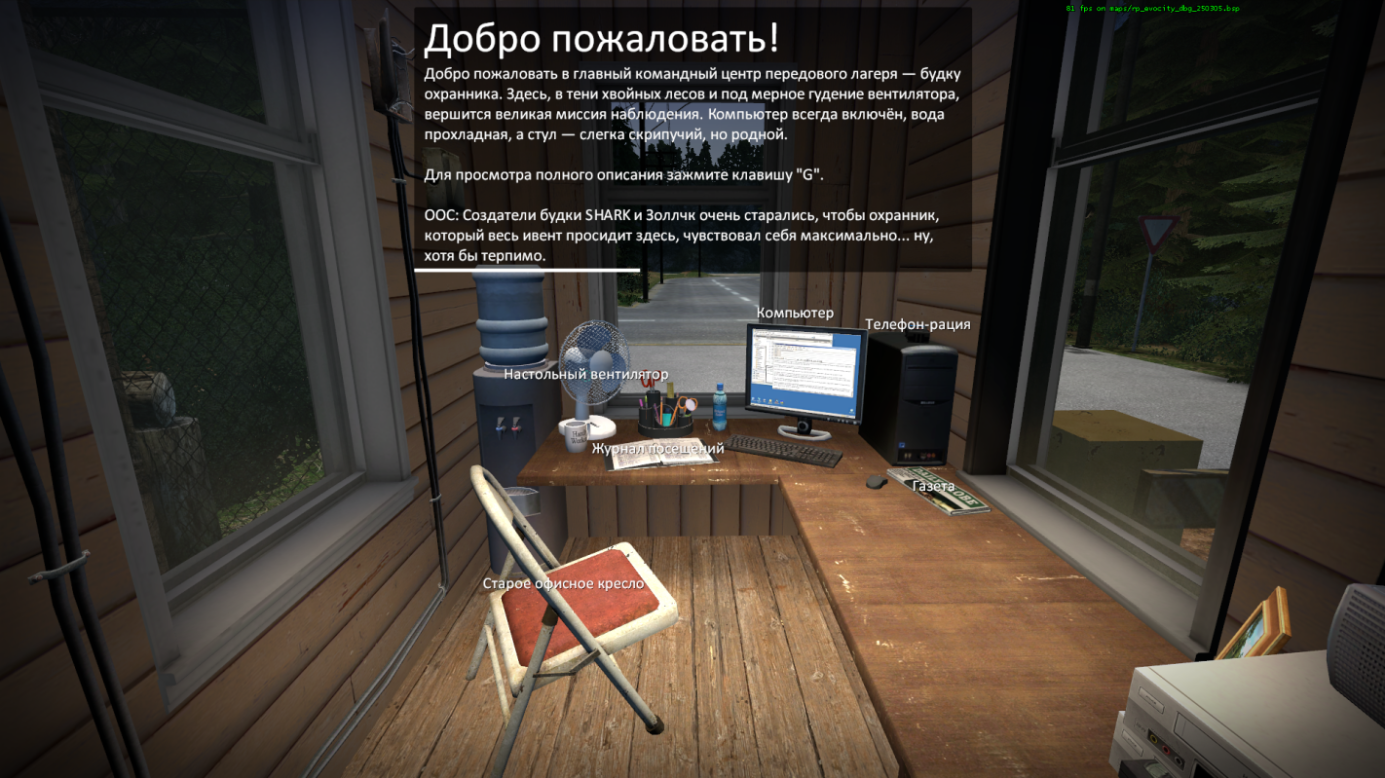The image size is (1385, 778).
Task: Click the white progress bar under the popup text
Action: [x=525, y=268]
